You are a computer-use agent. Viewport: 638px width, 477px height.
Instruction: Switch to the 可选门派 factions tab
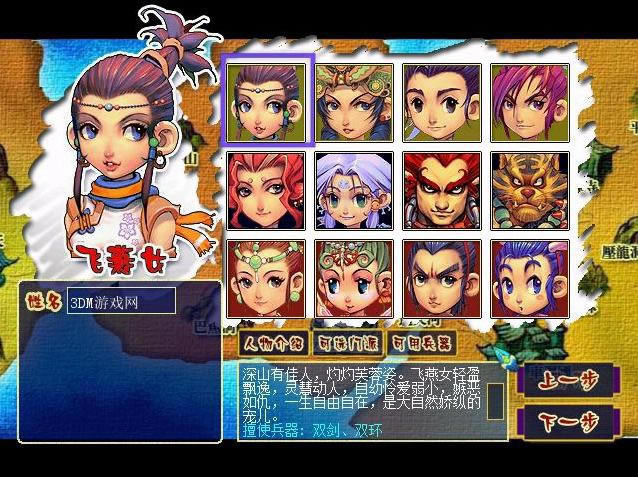point(346,343)
